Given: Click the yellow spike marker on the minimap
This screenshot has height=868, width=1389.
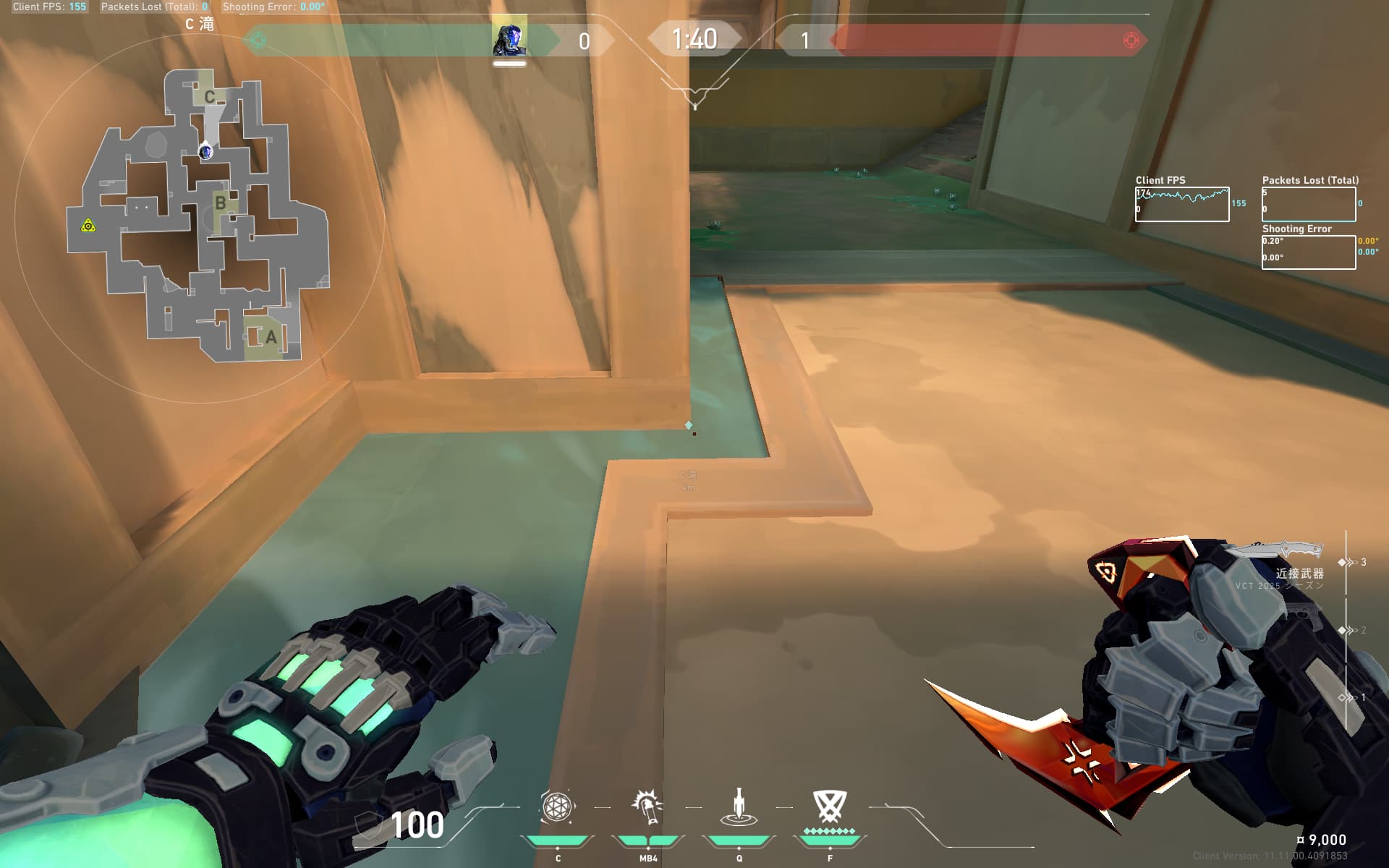Looking at the screenshot, I should coord(88,226).
